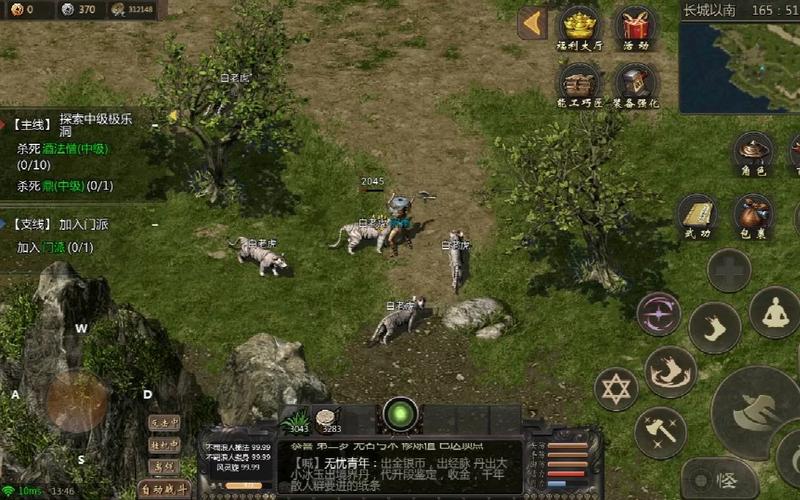
Task: Open the 能工巧匠 craftsman menu
Action: click(580, 83)
